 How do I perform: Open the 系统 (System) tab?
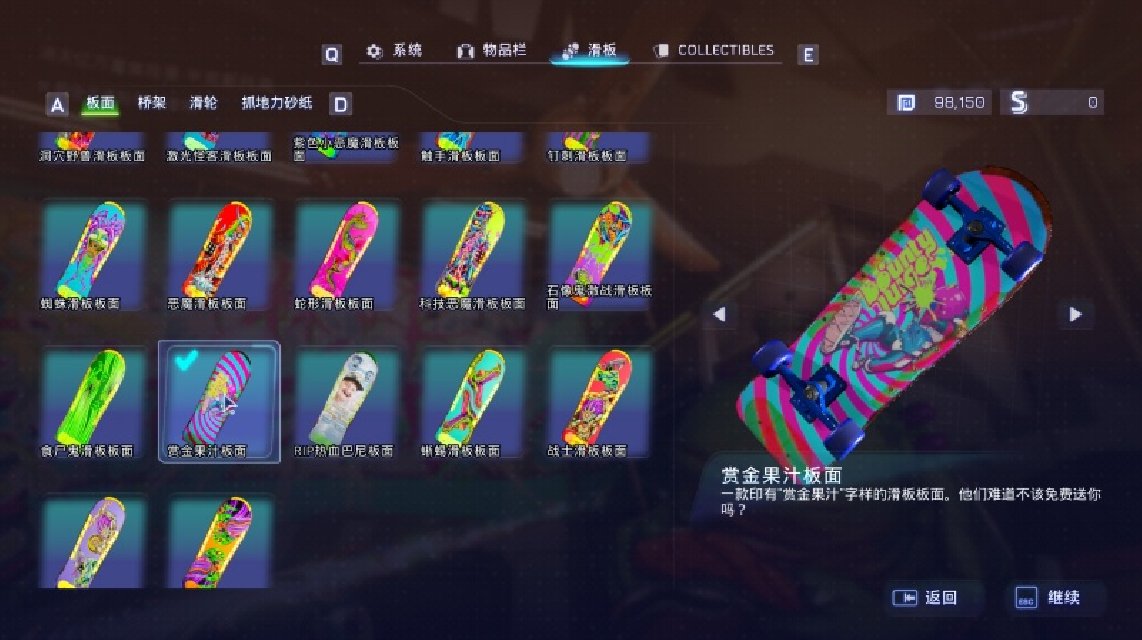(x=394, y=51)
